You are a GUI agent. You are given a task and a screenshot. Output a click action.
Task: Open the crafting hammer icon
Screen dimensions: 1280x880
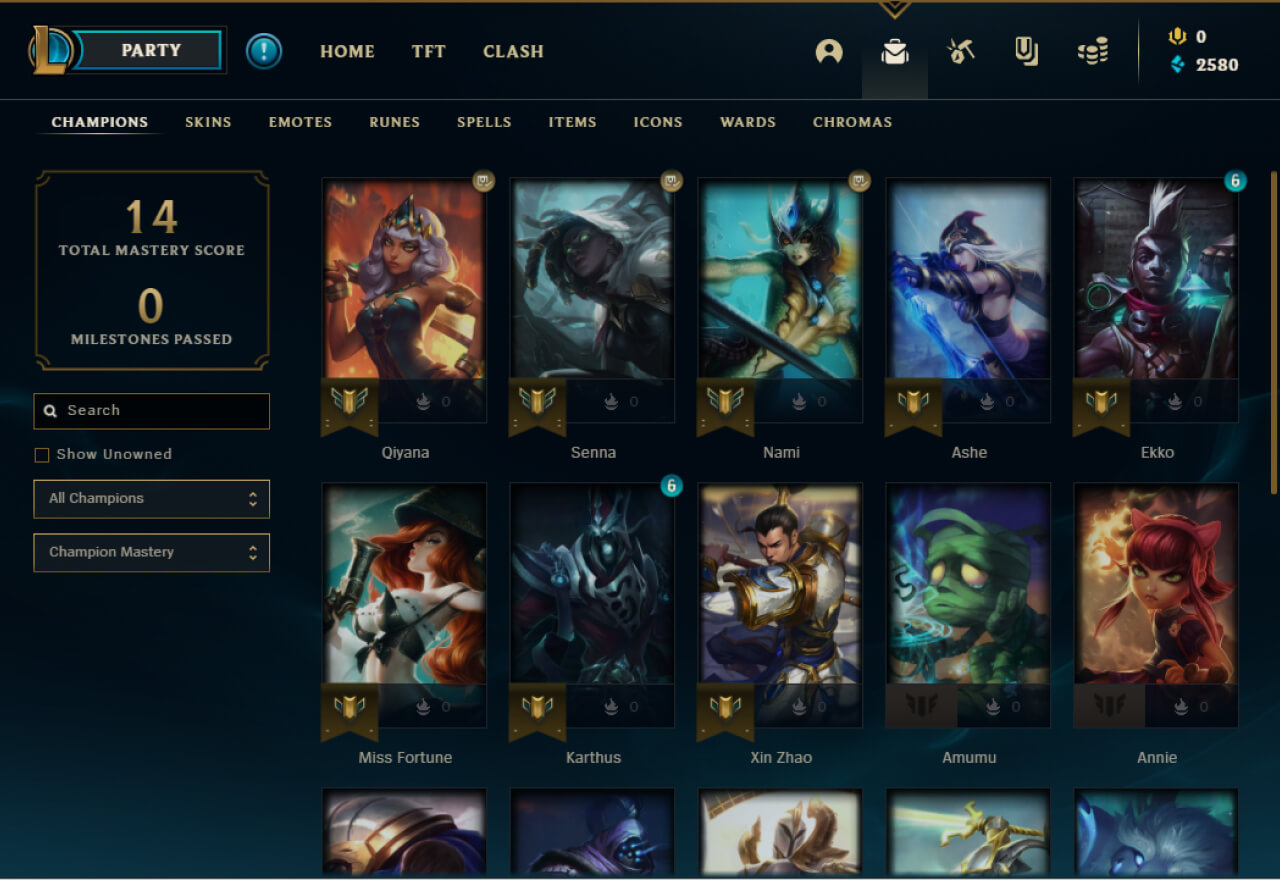coord(961,51)
